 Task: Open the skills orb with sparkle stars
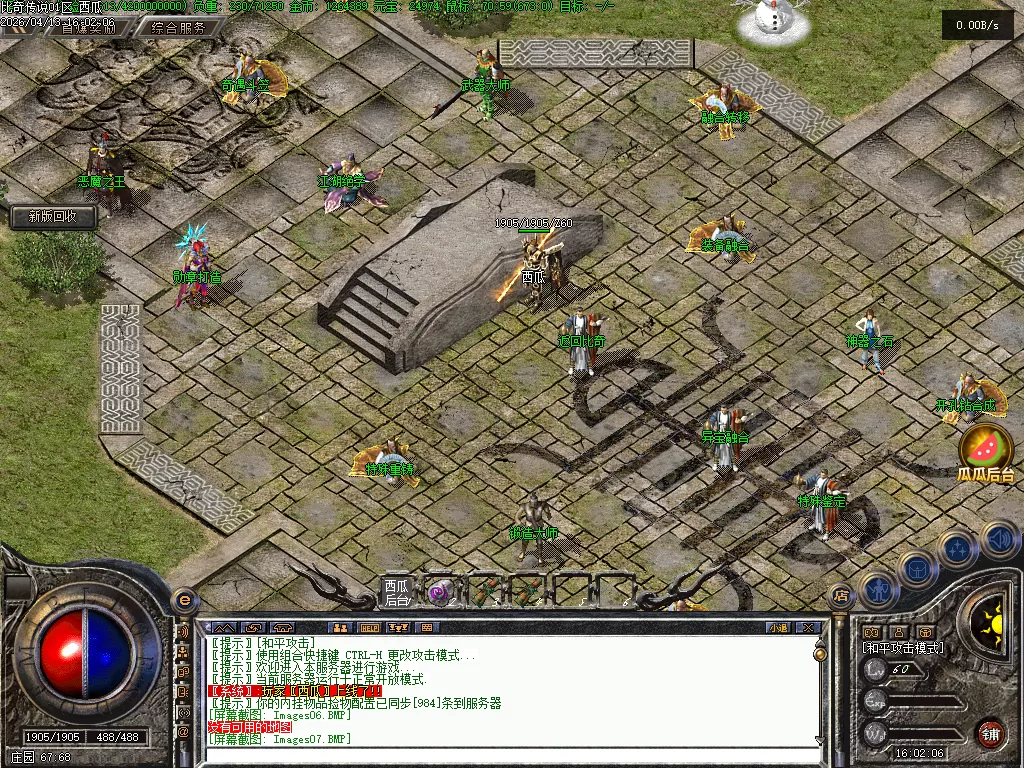(x=957, y=549)
